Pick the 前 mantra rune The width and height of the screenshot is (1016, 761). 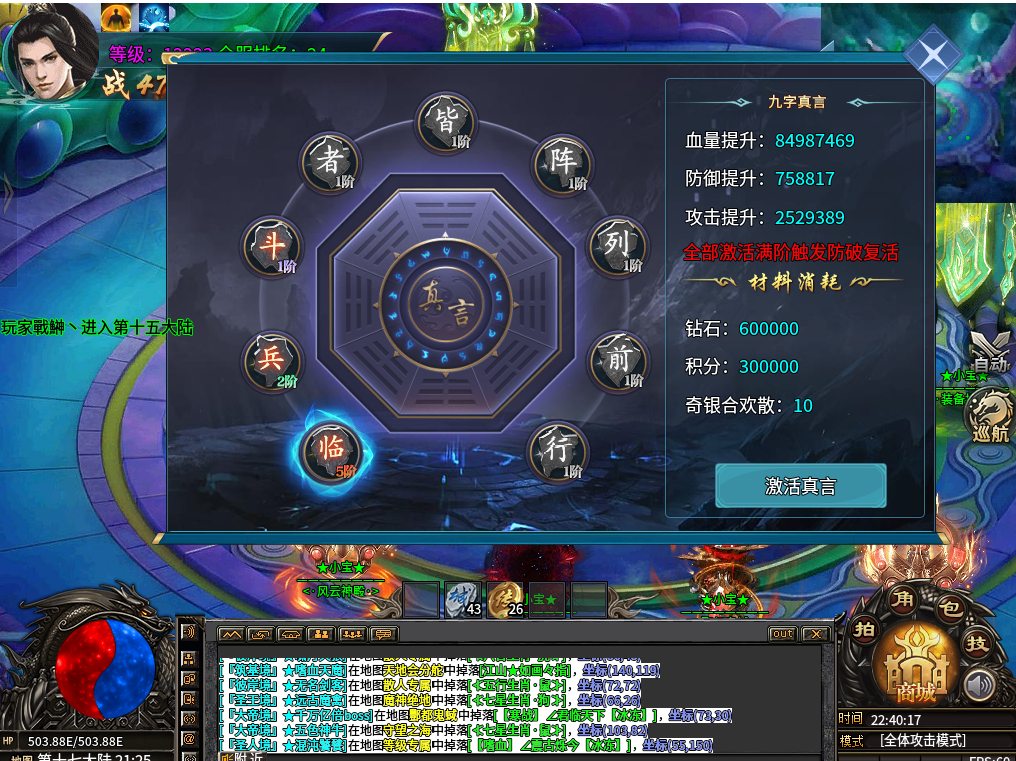click(x=617, y=360)
